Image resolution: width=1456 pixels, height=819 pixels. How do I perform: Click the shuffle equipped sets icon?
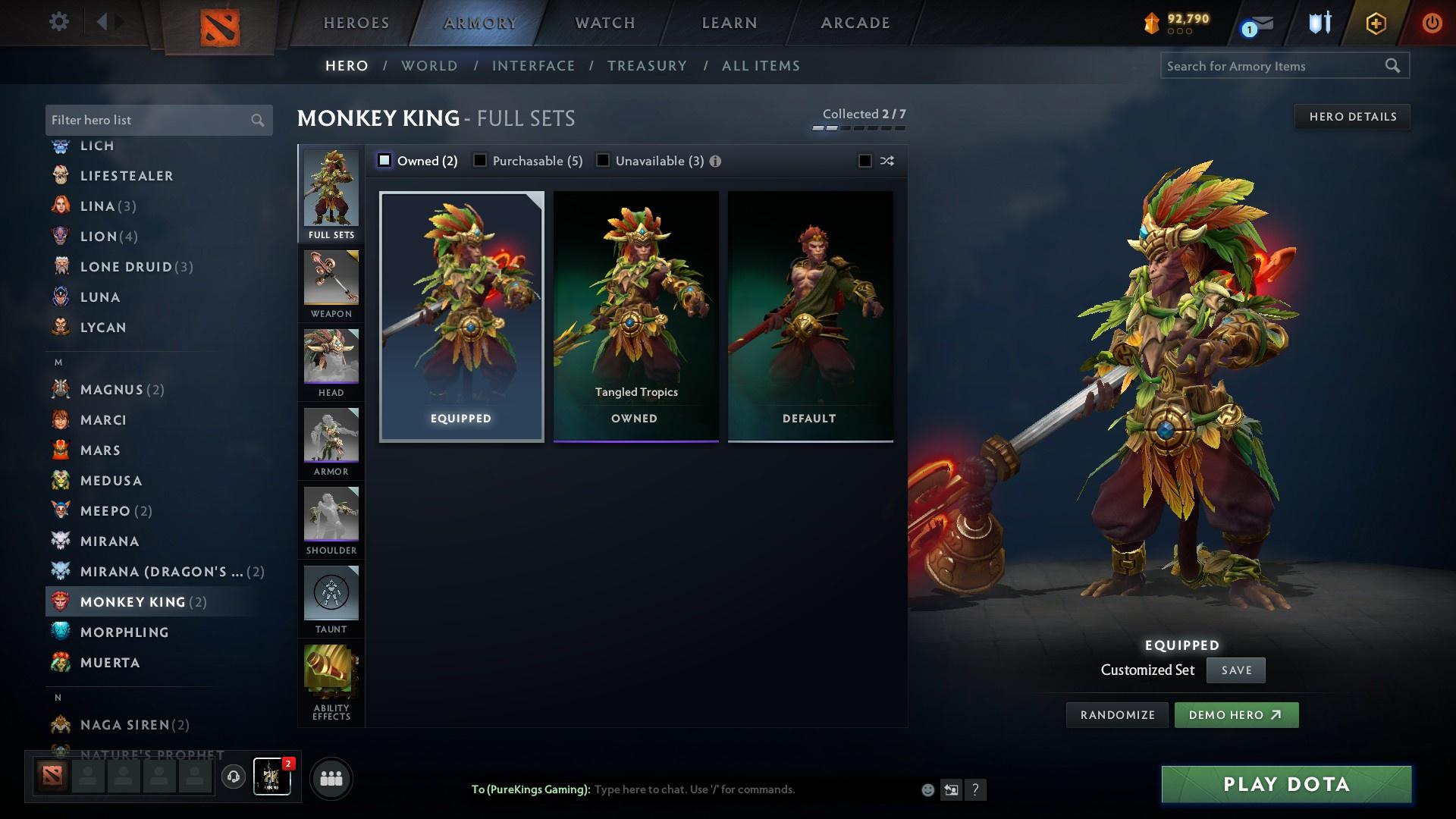pos(886,161)
